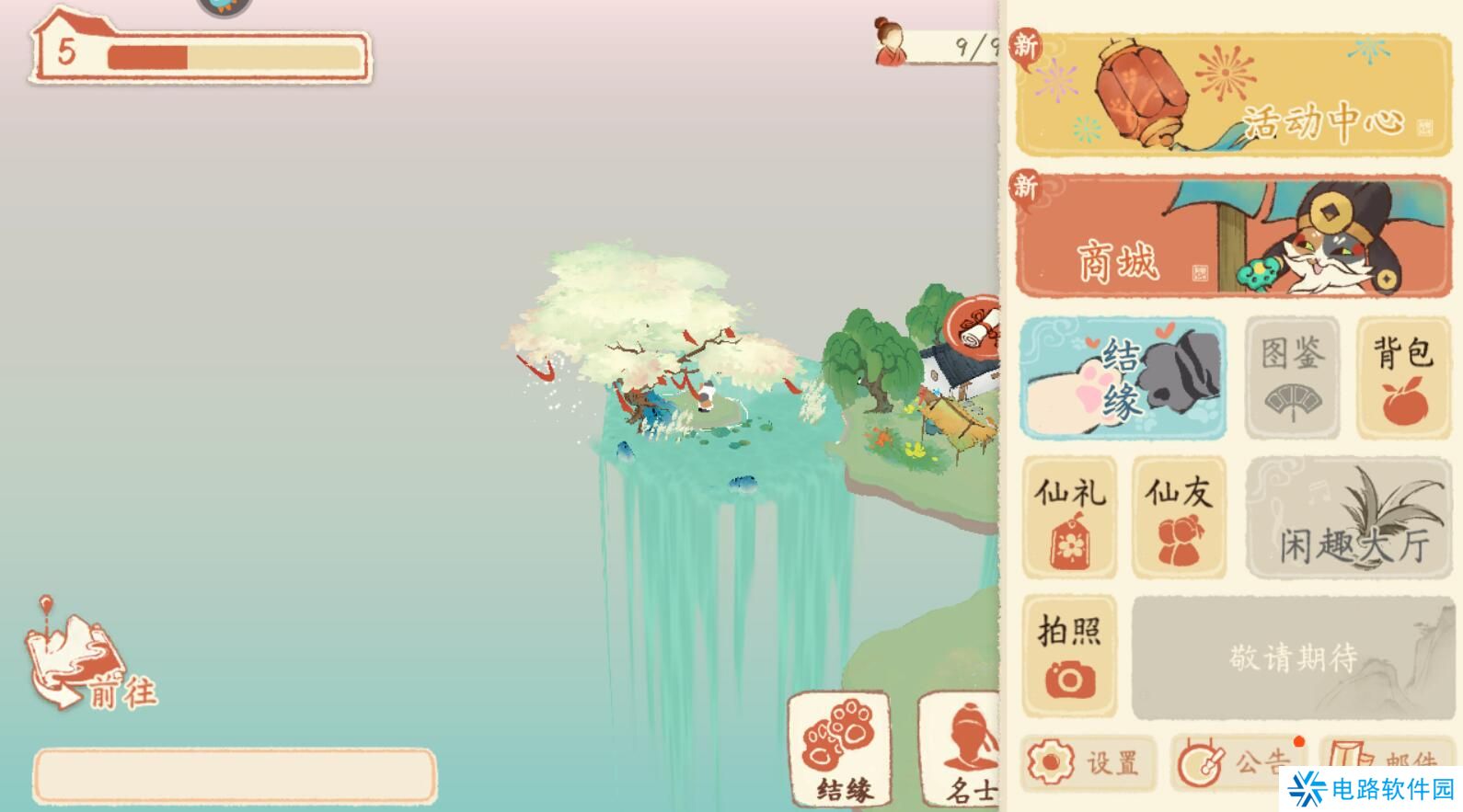The image size is (1463, 812).
Task: Open the 商城 shop banner
Action: pyautogui.click(x=1233, y=236)
